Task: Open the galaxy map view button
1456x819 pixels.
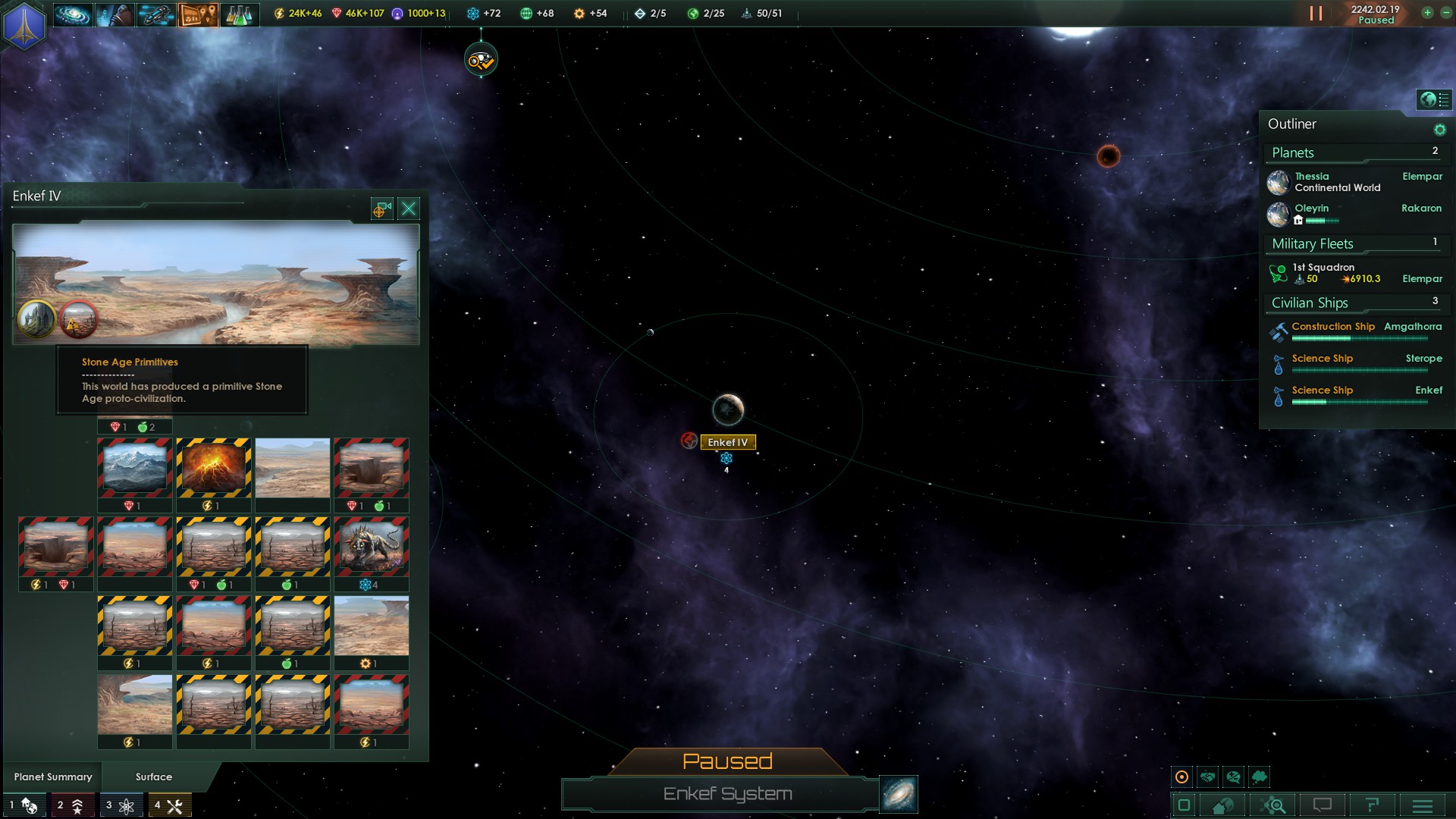Action: click(x=899, y=794)
